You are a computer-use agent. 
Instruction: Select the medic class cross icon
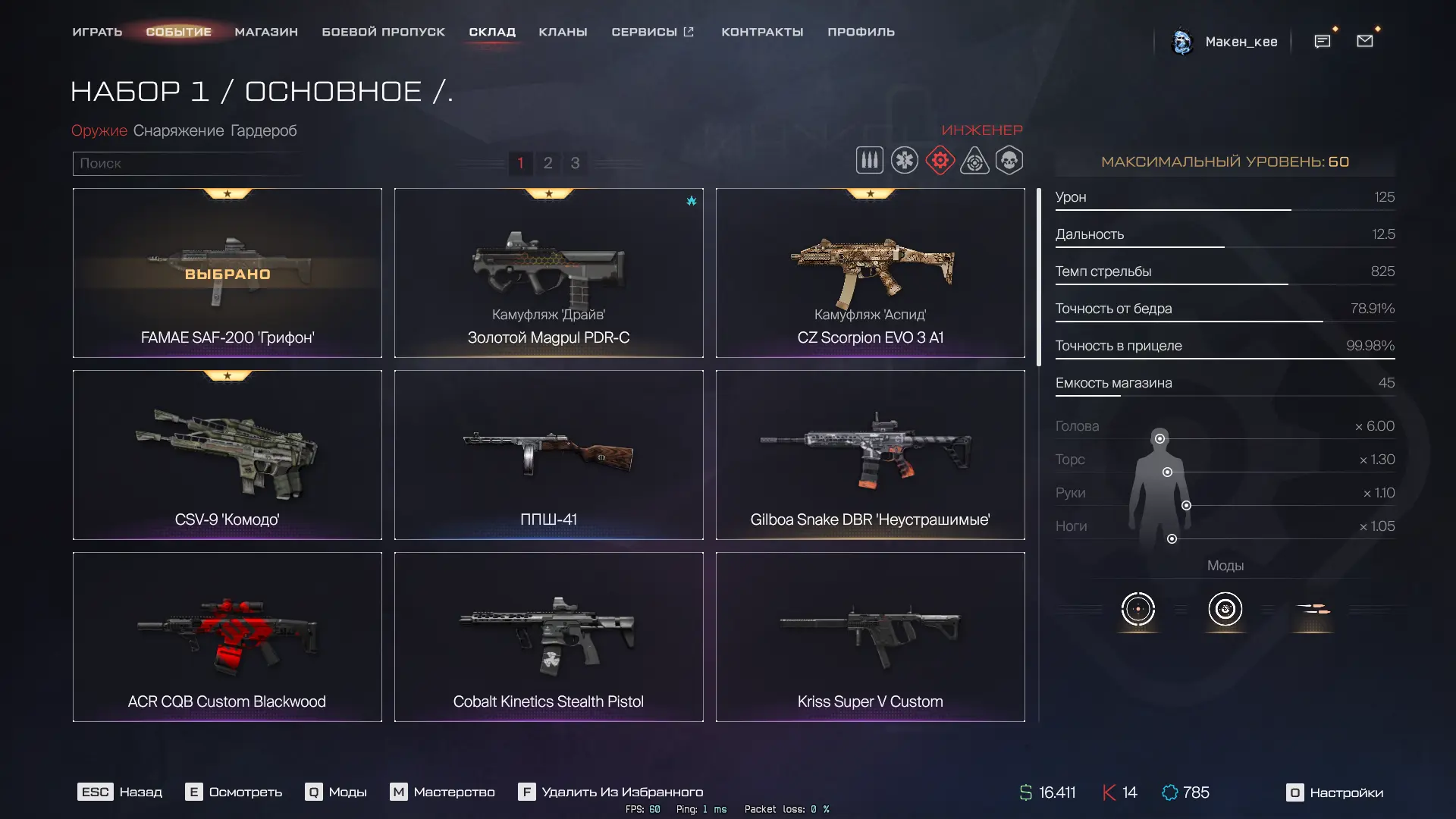click(904, 161)
